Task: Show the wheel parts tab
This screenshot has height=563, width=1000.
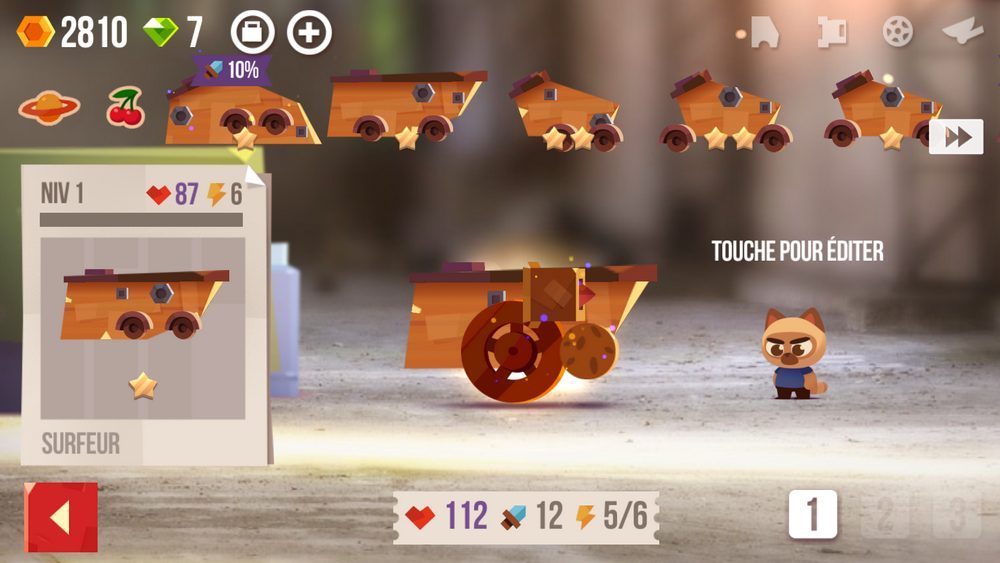Action: point(897,32)
